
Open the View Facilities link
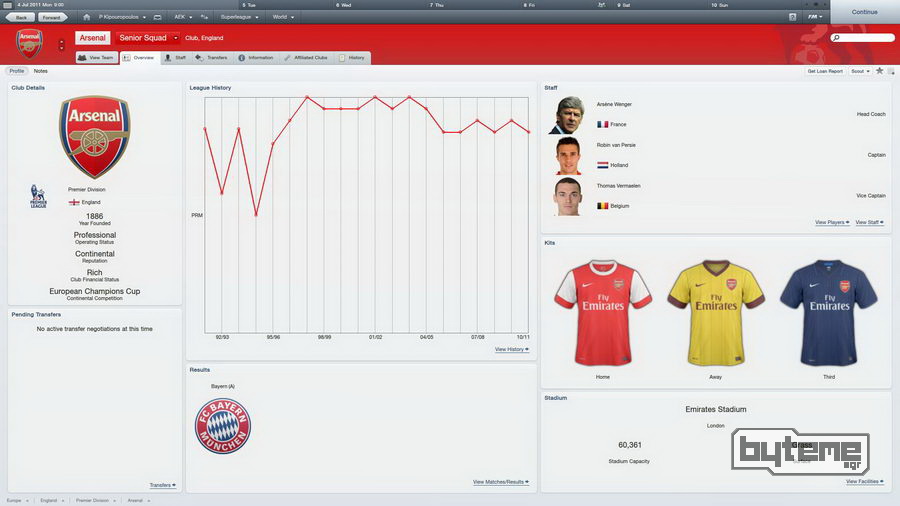pos(865,481)
